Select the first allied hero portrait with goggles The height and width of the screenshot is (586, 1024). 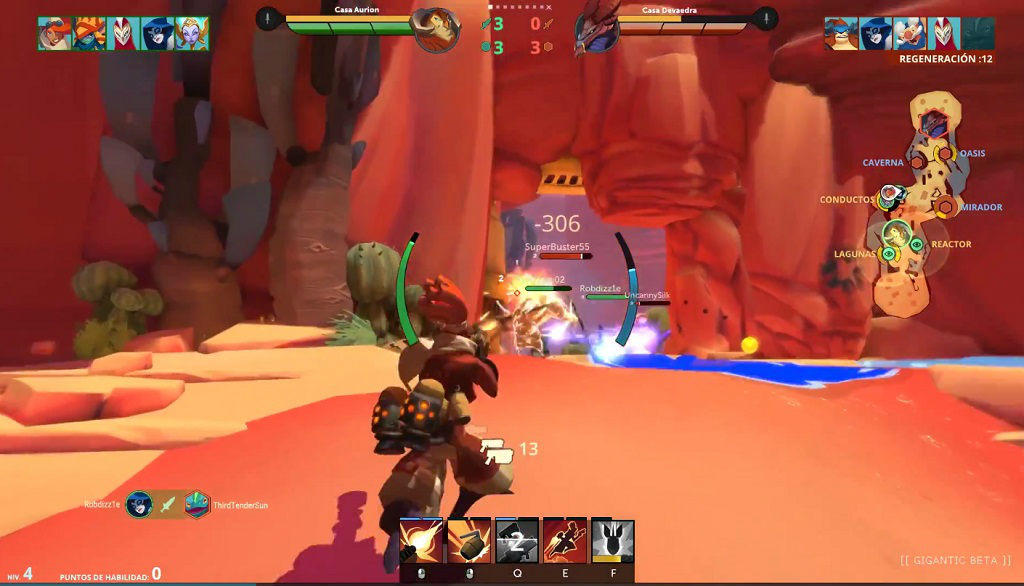(54, 33)
